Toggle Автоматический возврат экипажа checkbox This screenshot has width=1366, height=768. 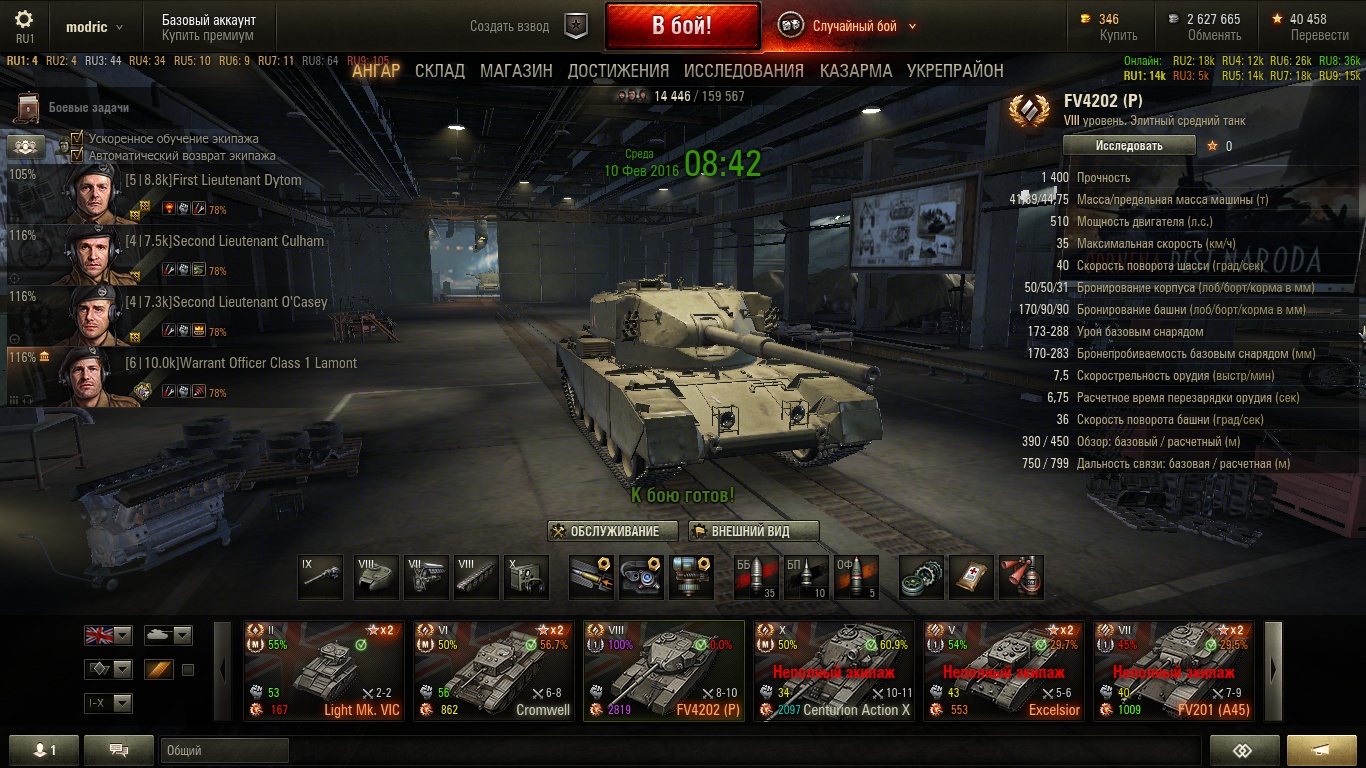pos(77,155)
